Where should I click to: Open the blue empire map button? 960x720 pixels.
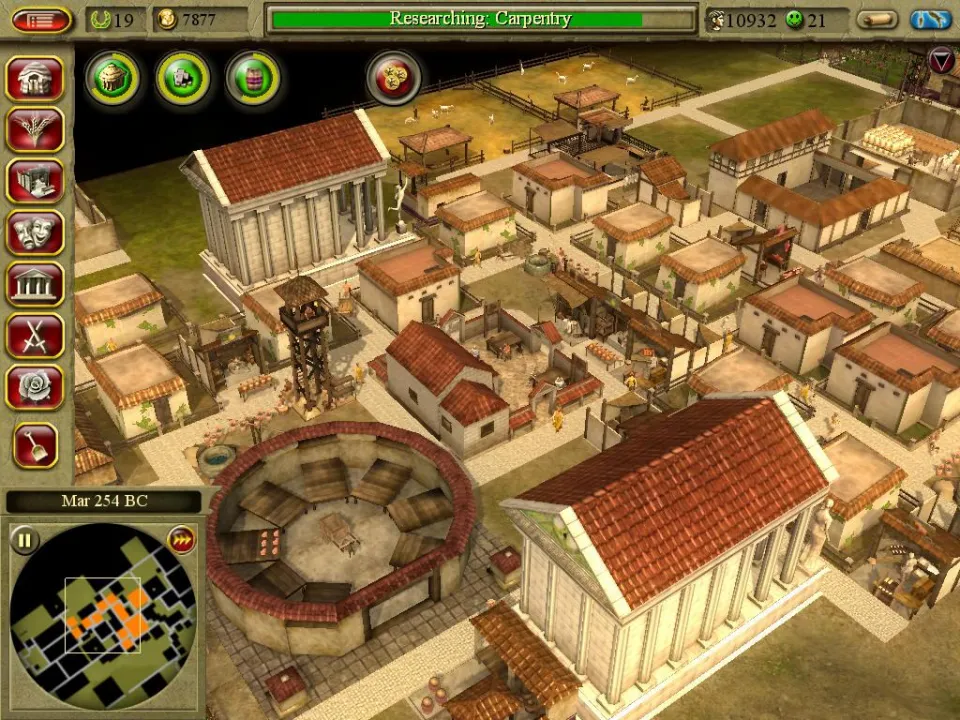tap(930, 20)
